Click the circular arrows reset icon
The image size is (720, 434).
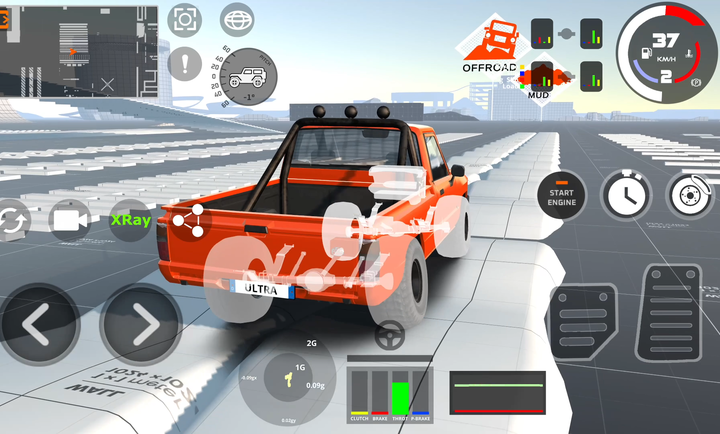point(10,219)
